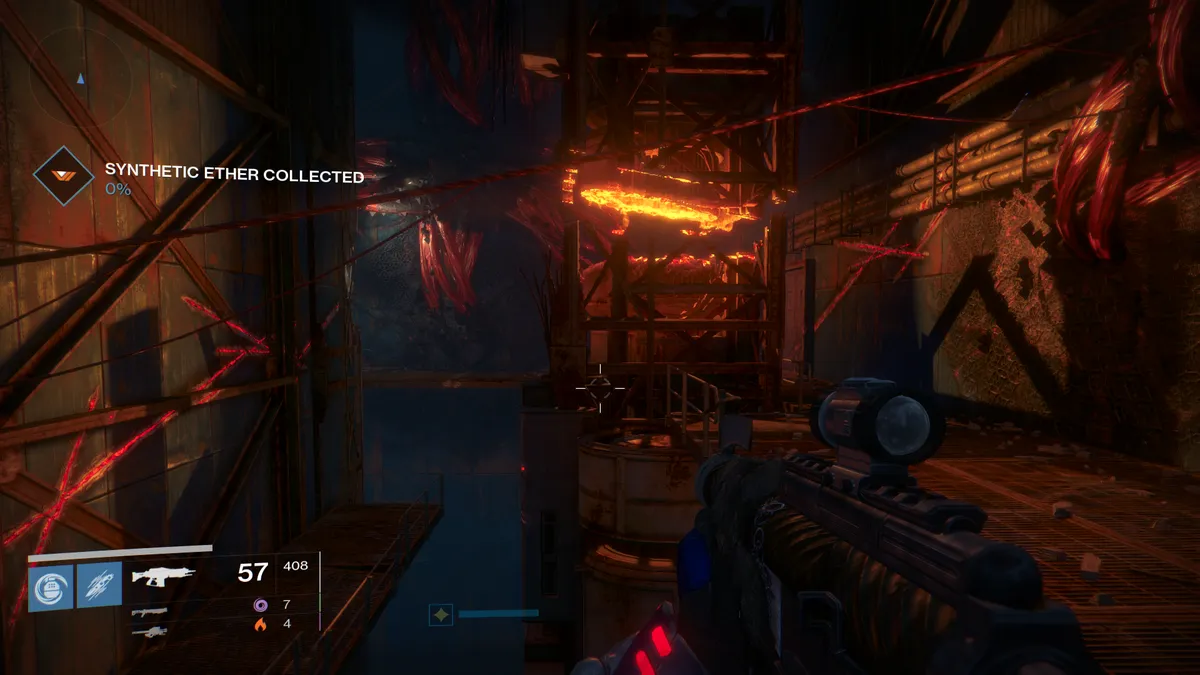
Task: Switch to the heavy weapon silhouette
Action: [149, 631]
